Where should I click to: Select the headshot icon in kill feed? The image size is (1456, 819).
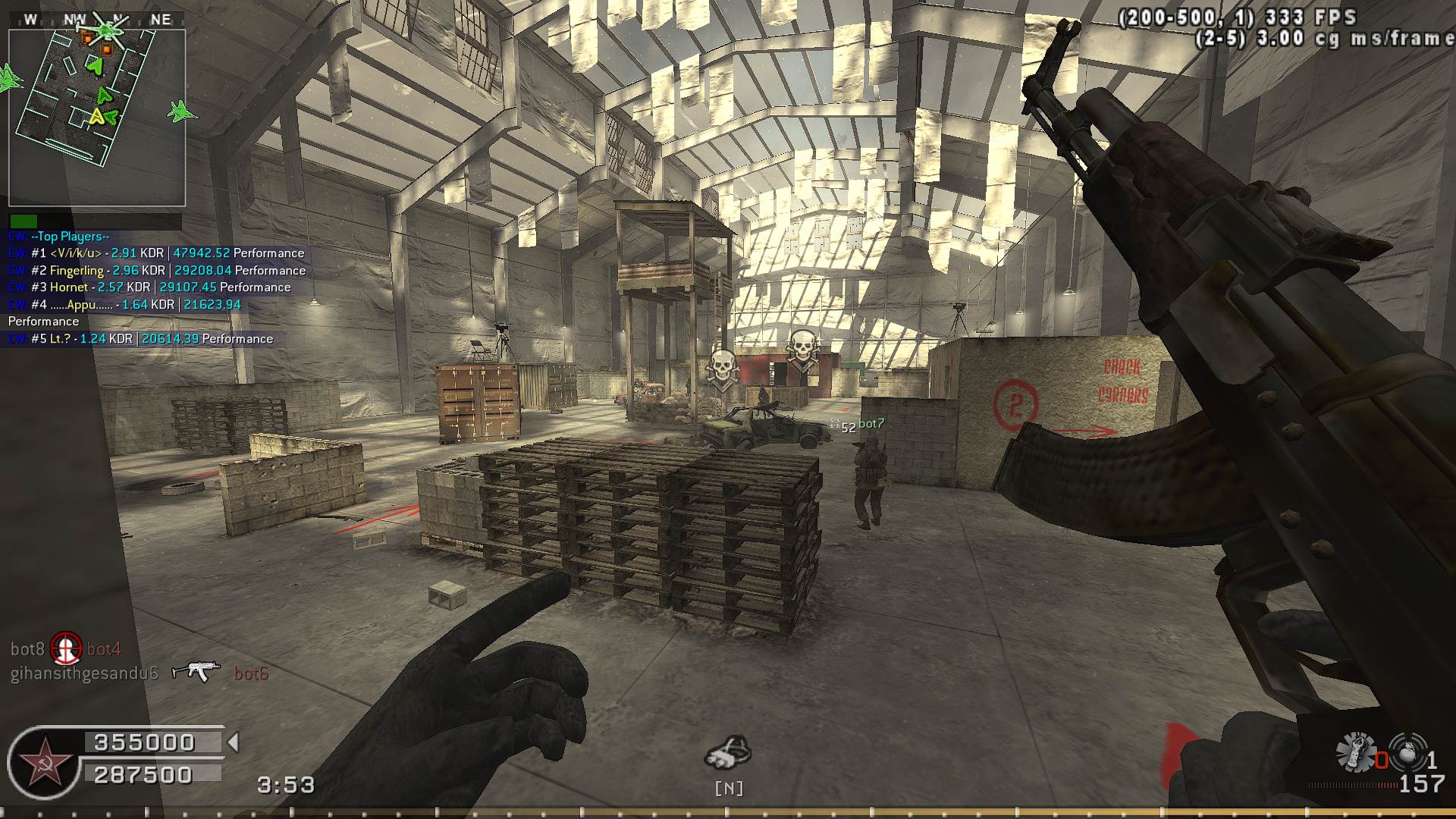pos(66,648)
